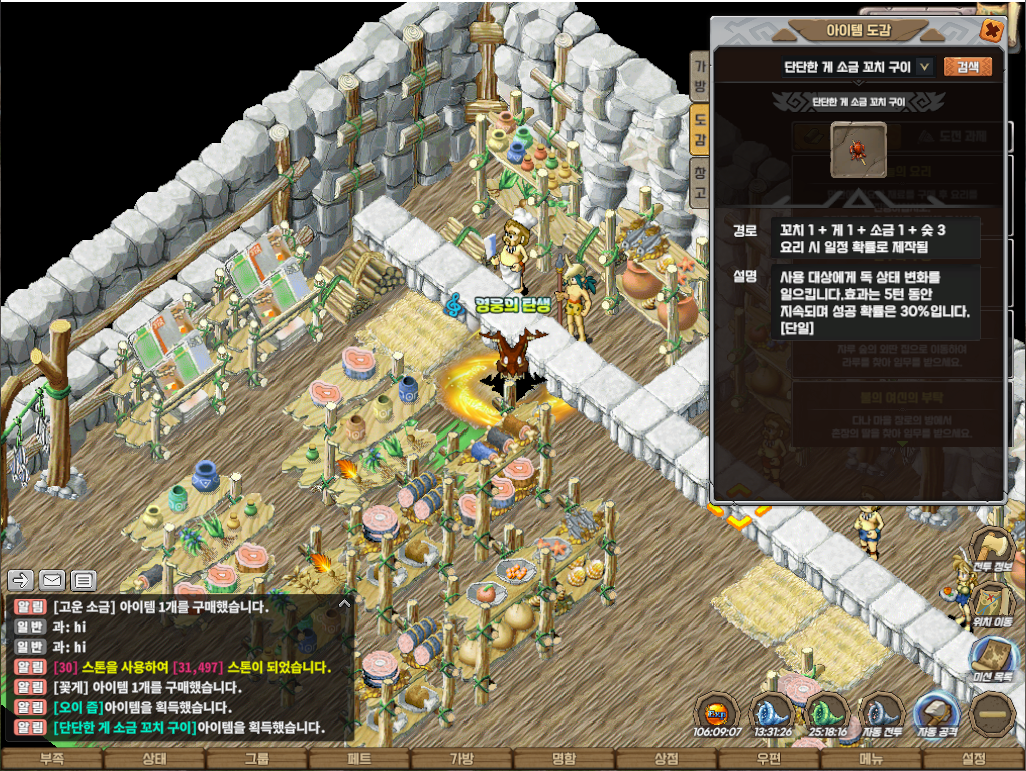Toggle the 자동 전투 horn button
This screenshot has height=771, width=1026.
[882, 713]
